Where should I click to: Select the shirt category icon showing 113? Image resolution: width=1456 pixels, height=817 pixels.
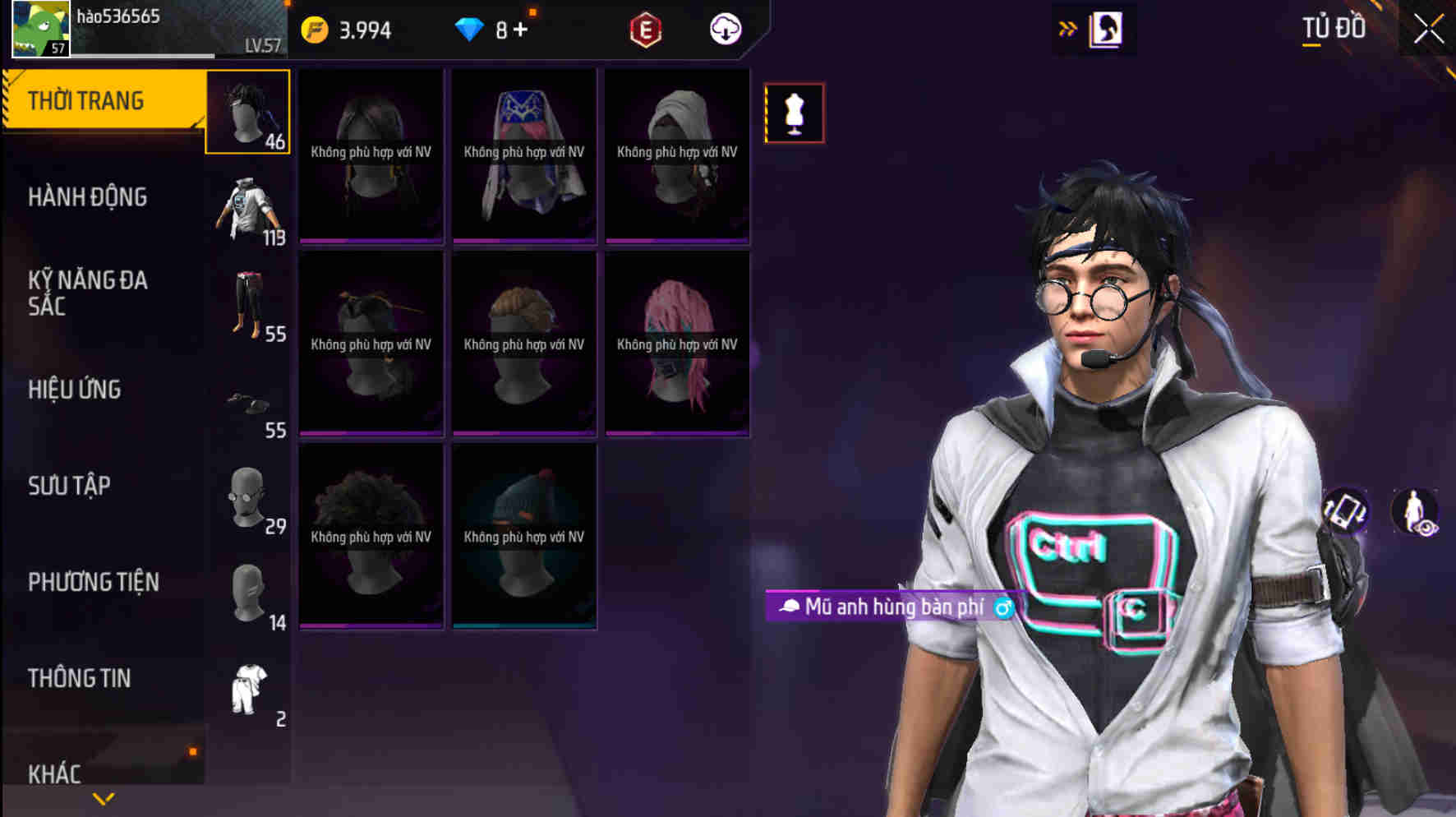coord(248,208)
